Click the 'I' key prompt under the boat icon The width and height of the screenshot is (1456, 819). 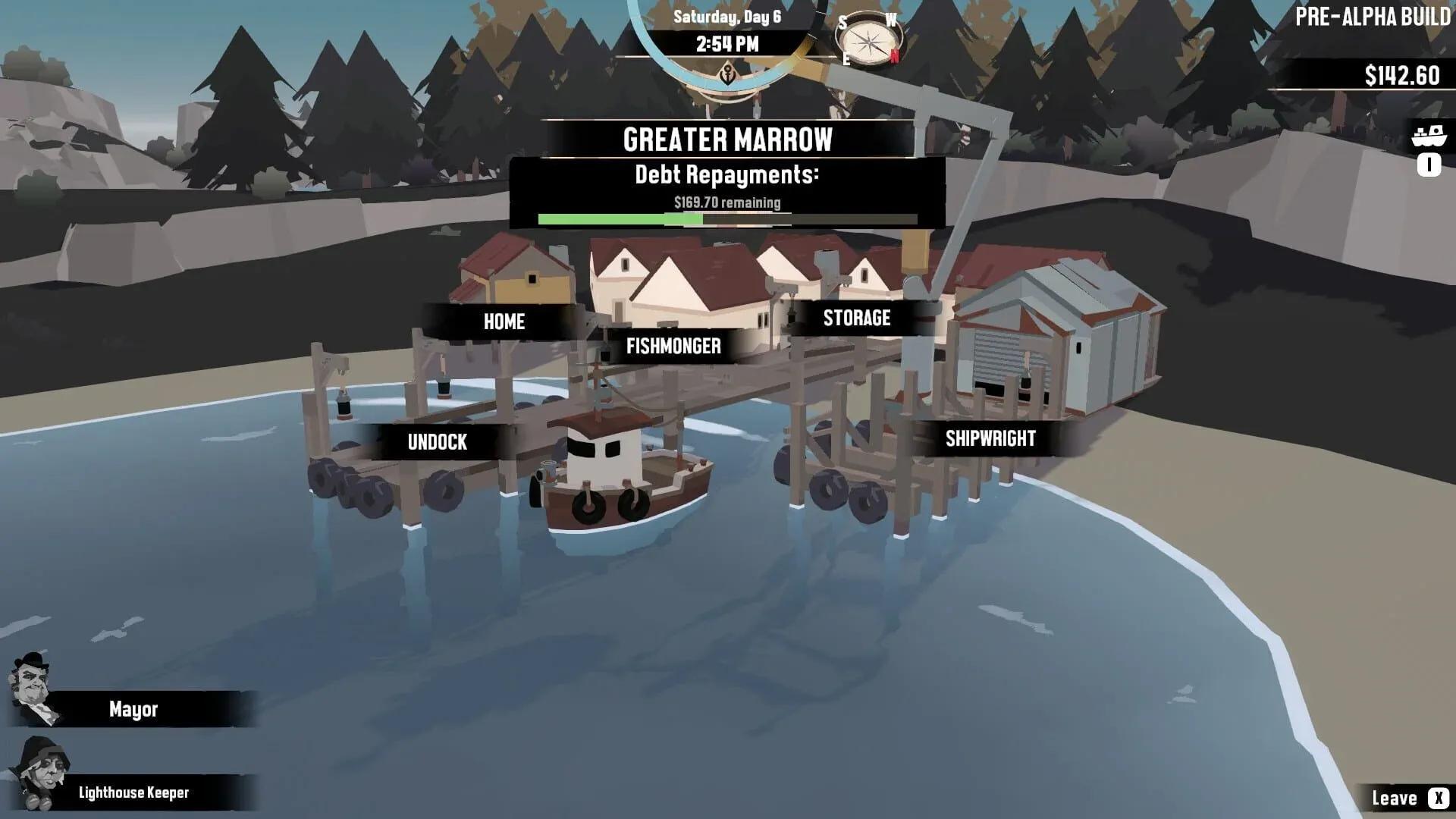click(x=1429, y=165)
